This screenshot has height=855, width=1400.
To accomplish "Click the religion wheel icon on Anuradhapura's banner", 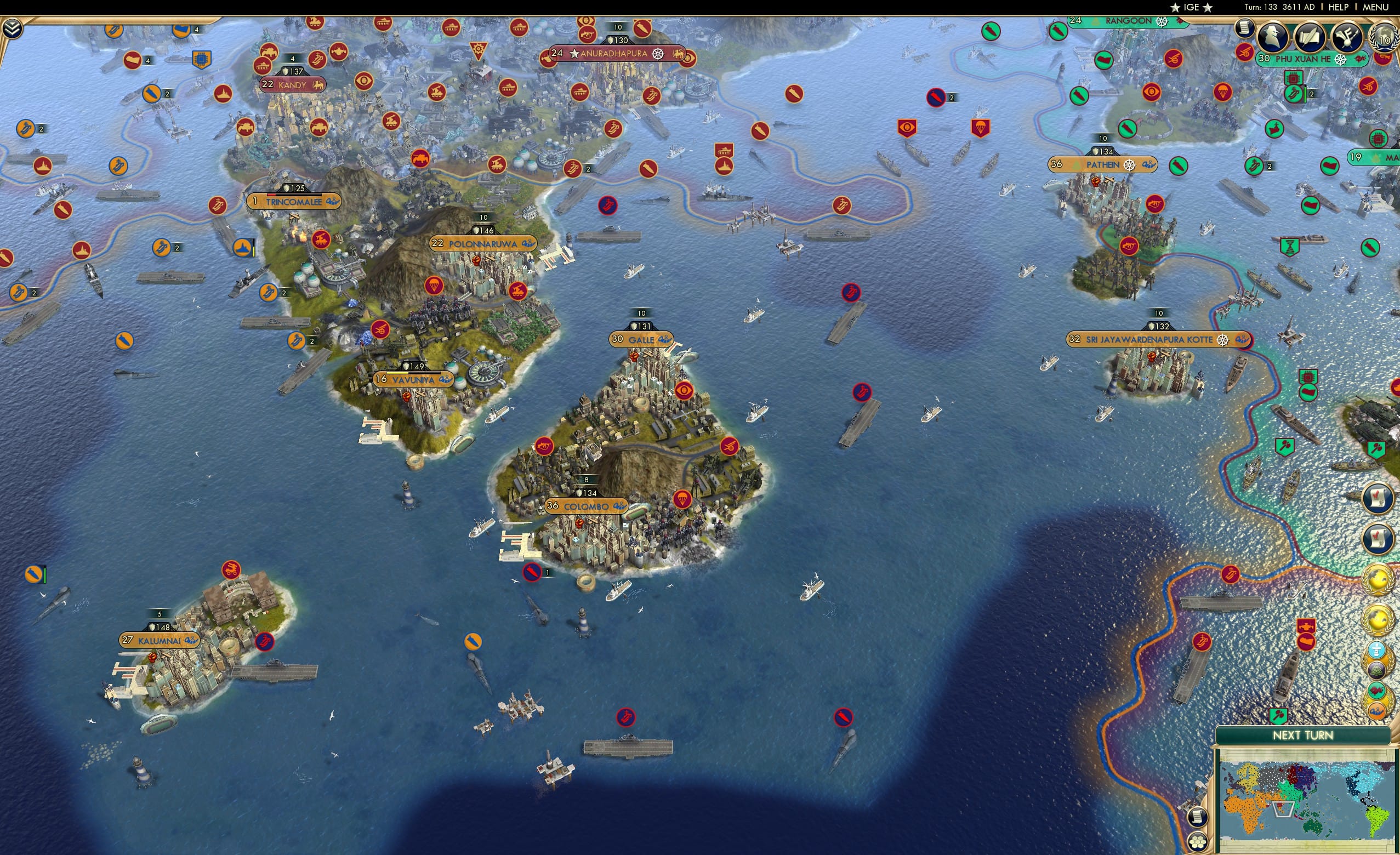I will [x=658, y=53].
